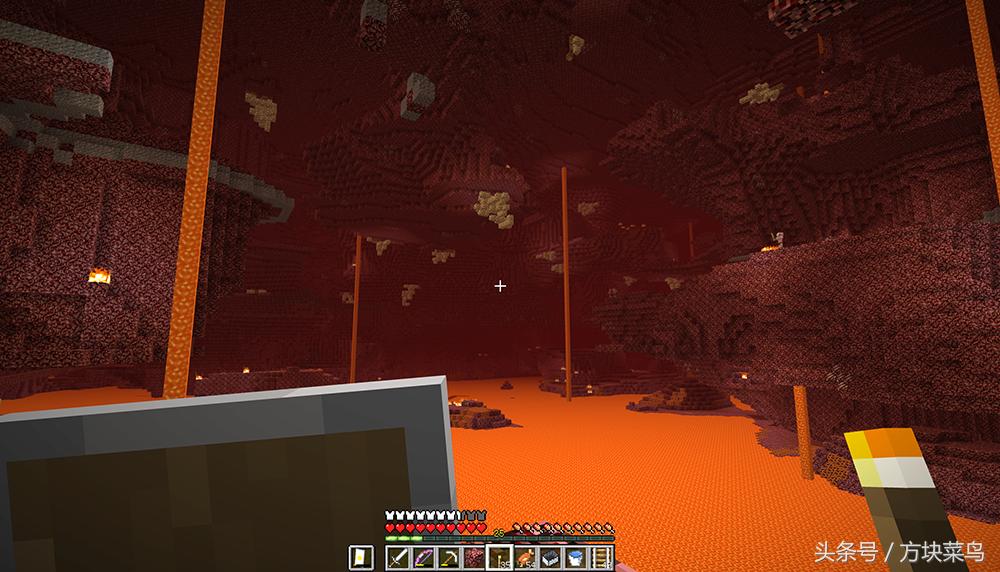
Task: Select the furnace hotbar slot
Action: (550, 558)
